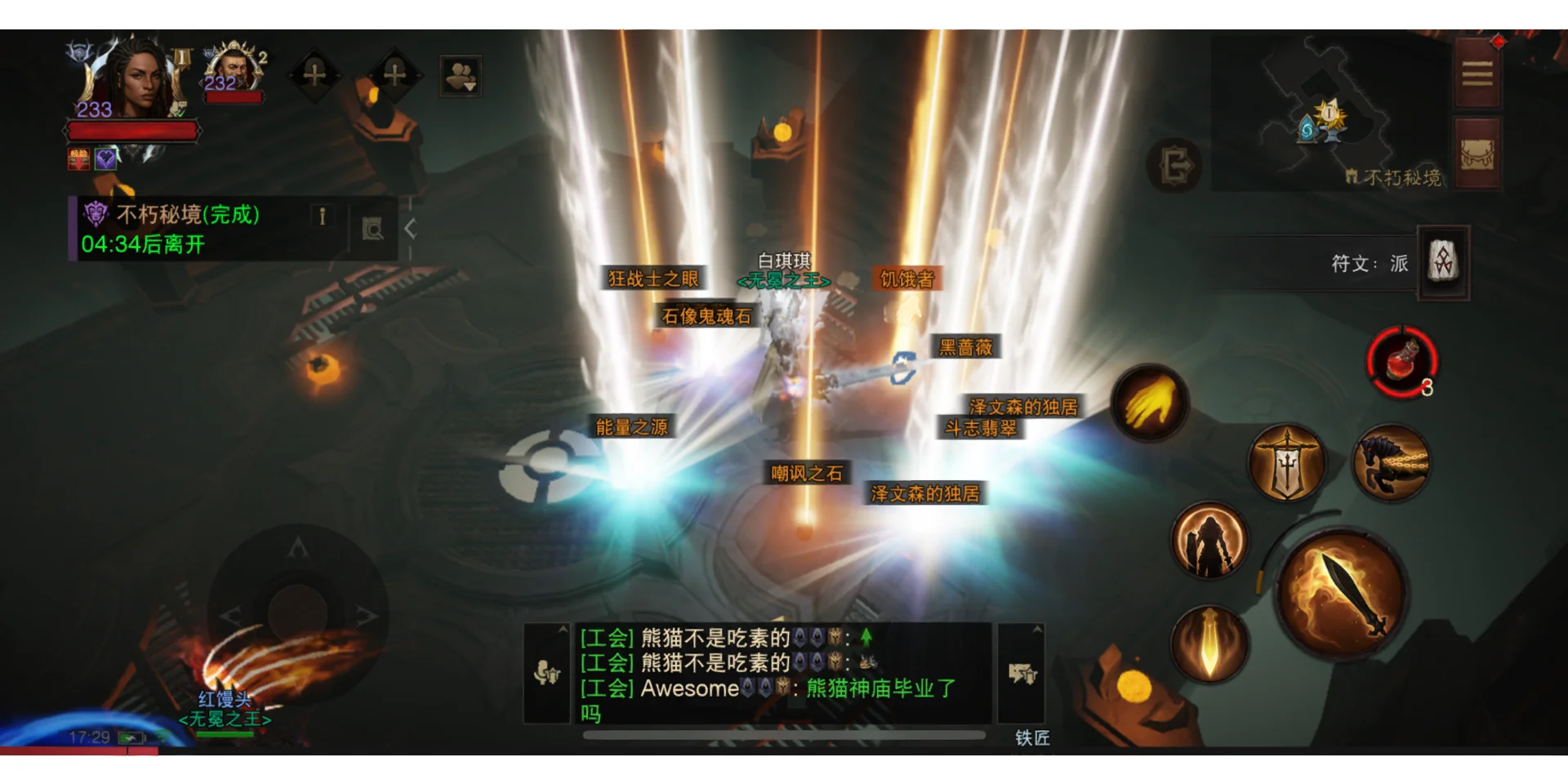Select the level 233 player portrait
Image resolution: width=1568 pixels, height=784 pixels.
coord(131,82)
